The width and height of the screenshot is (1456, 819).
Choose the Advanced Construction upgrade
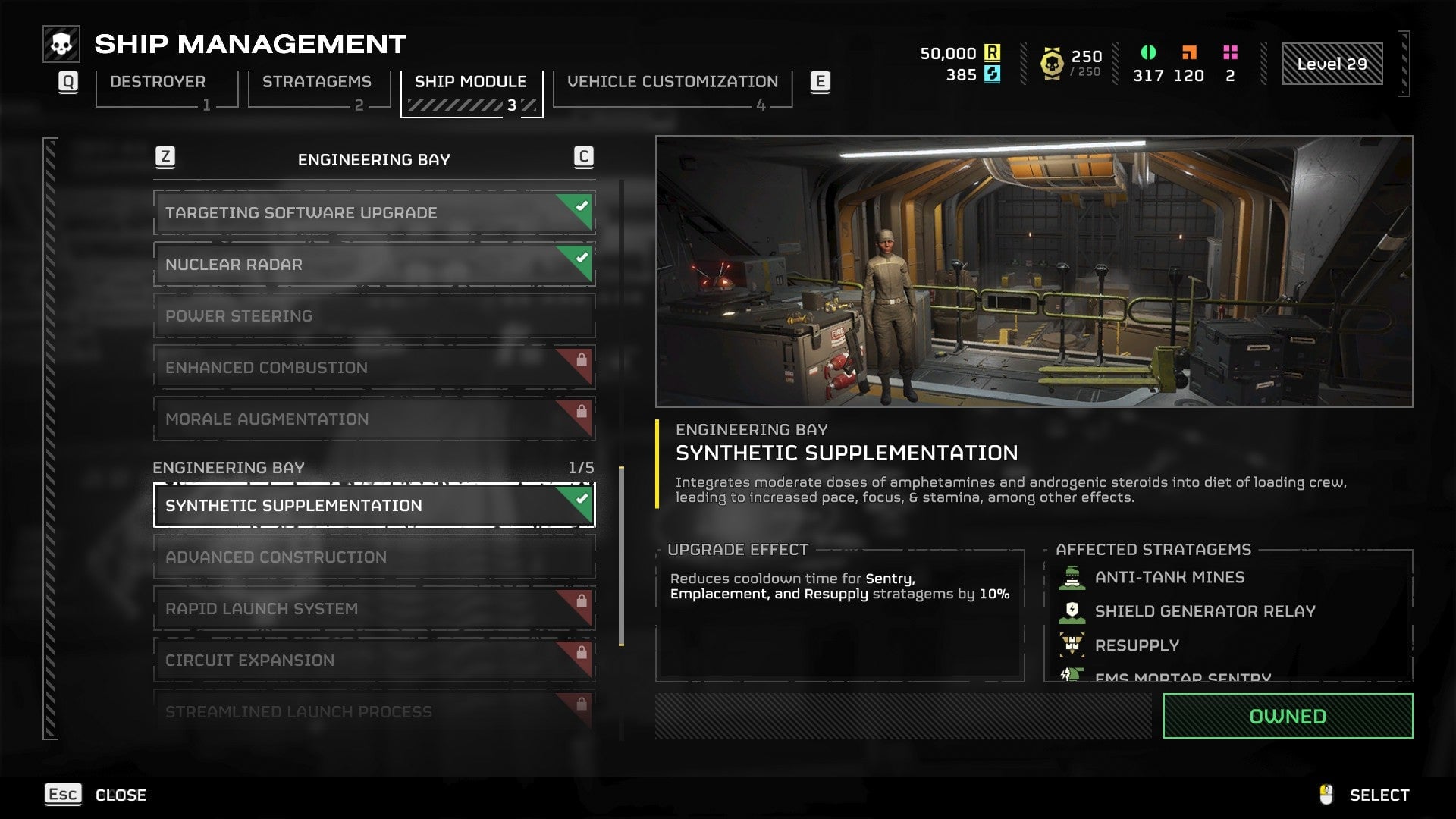tap(374, 557)
